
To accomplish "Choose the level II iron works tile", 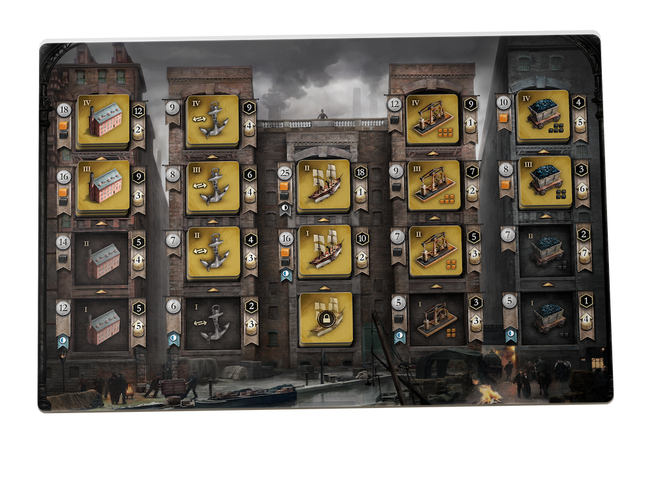I will (433, 251).
